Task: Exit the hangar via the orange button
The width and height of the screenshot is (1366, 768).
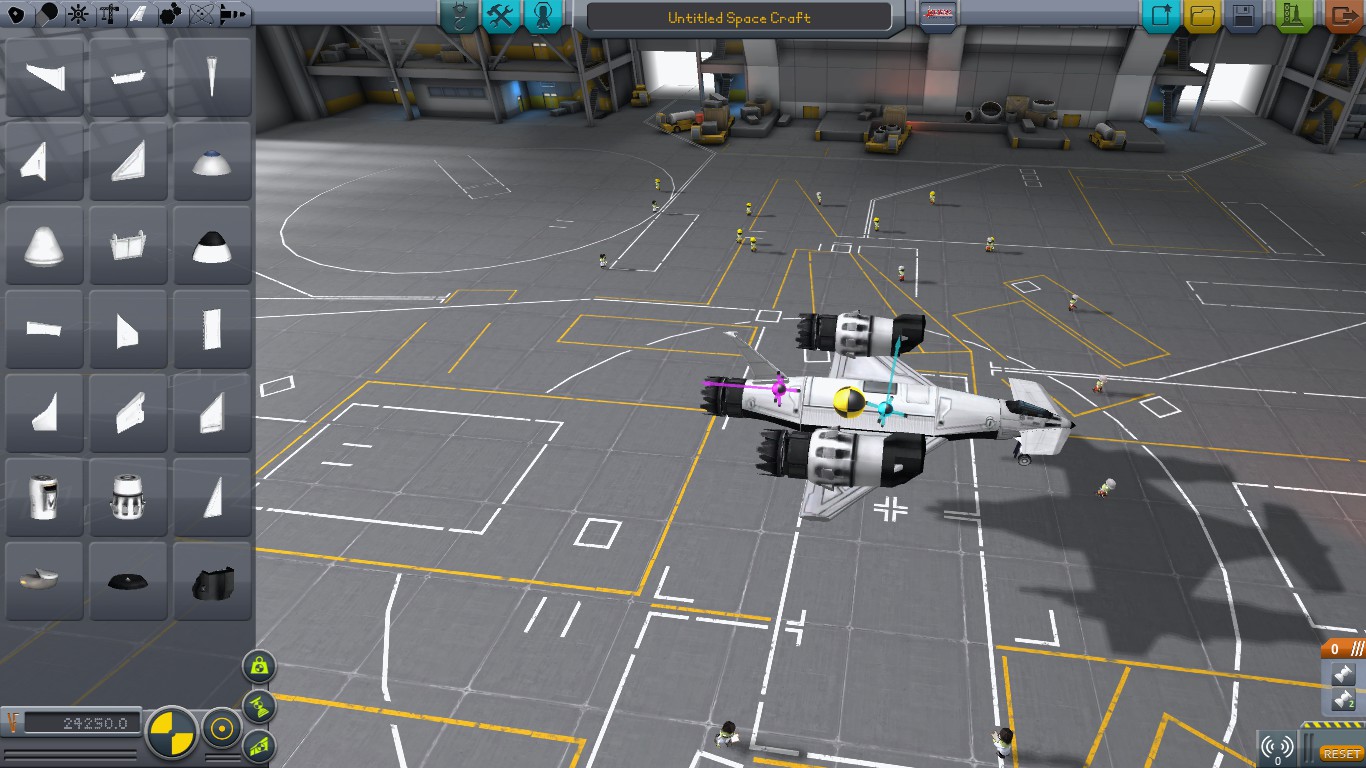Action: point(1342,16)
